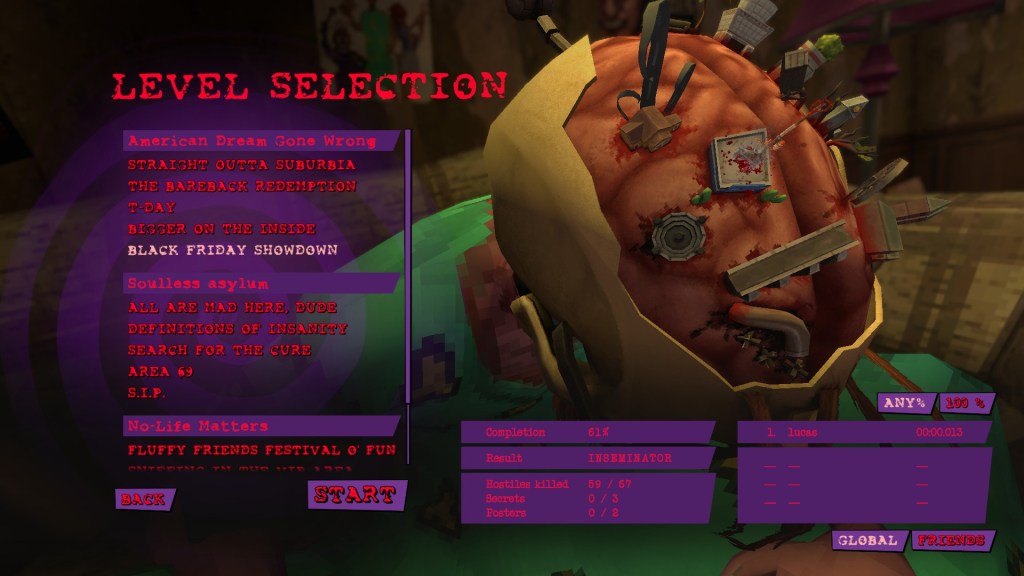Pick the S.I.P. level

146,393
